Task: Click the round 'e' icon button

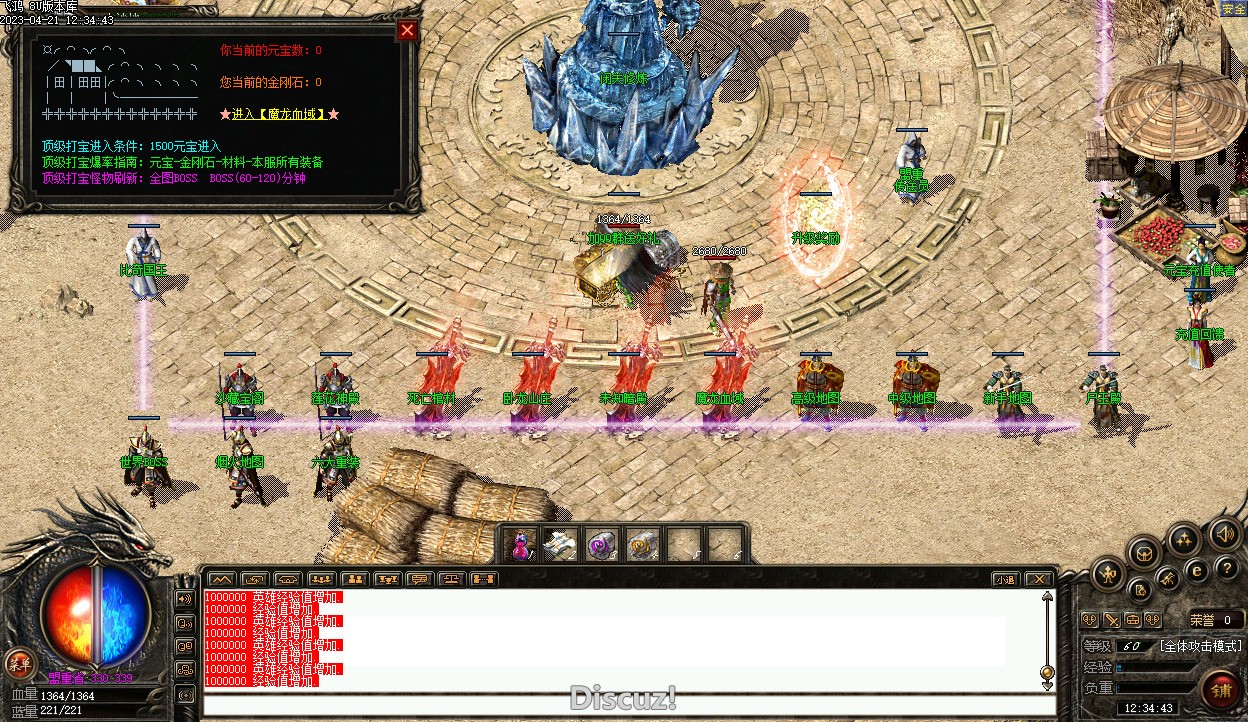Action: [x=1196, y=571]
